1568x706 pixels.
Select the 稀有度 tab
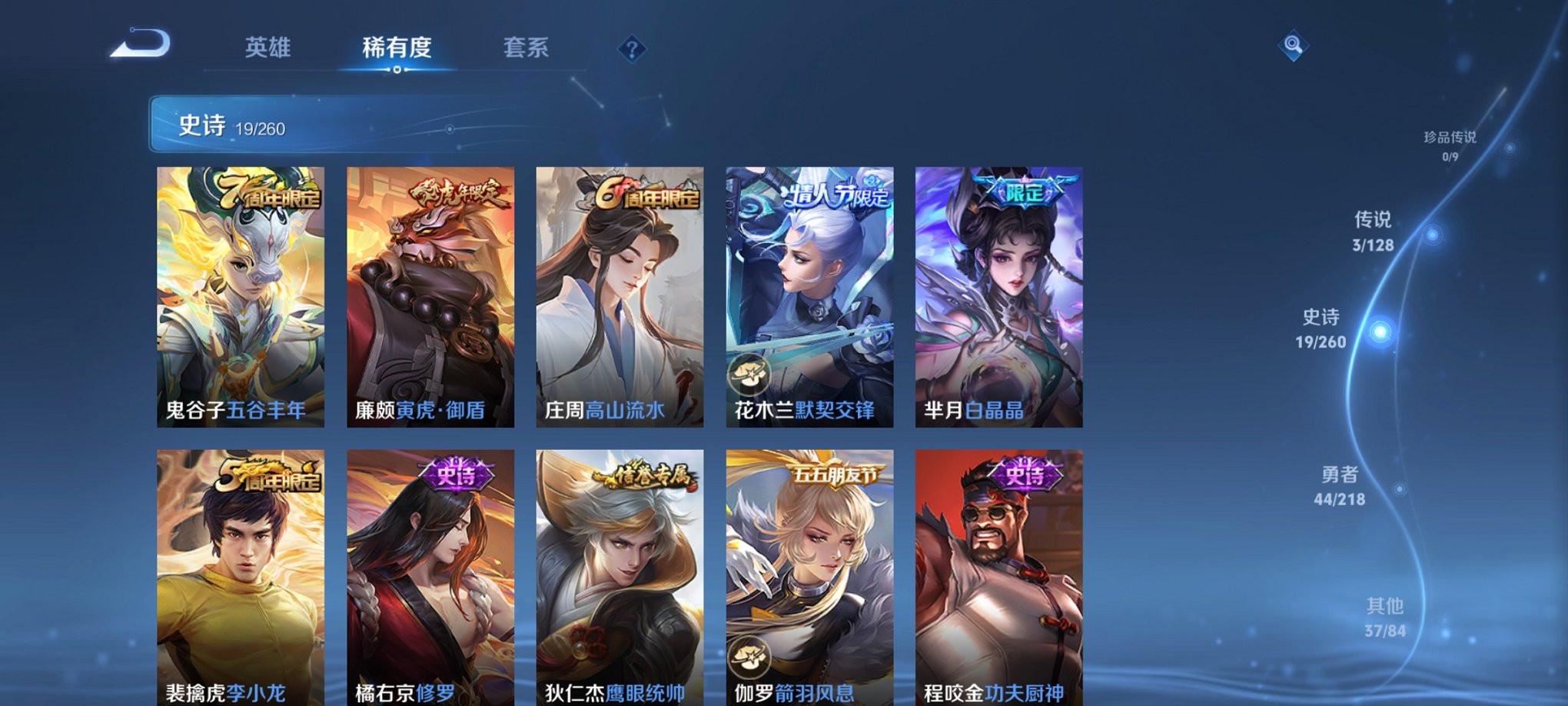point(396,48)
